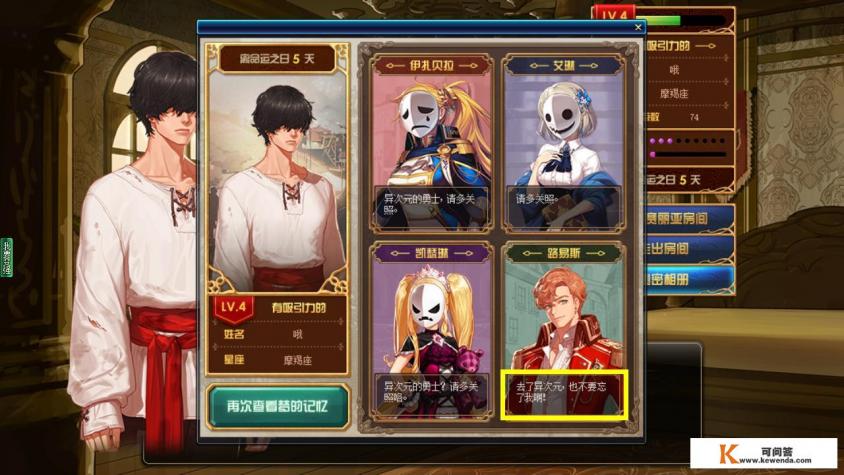Choose the 路易斯 character card
Image resolution: width=844 pixels, height=475 pixels.
[563, 330]
